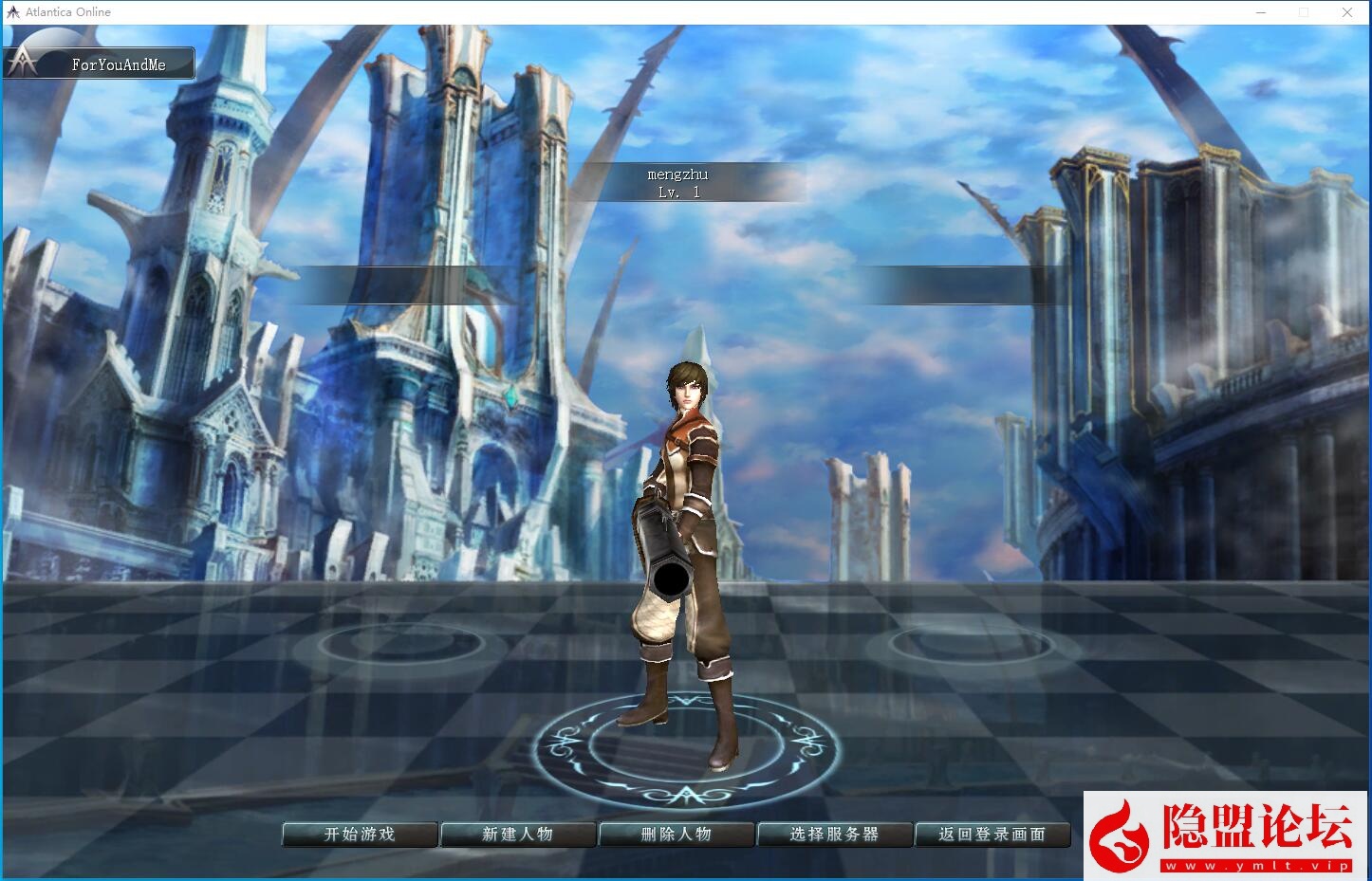Click 返回登录画面 to return to login
This screenshot has height=881, width=1372.
[992, 835]
